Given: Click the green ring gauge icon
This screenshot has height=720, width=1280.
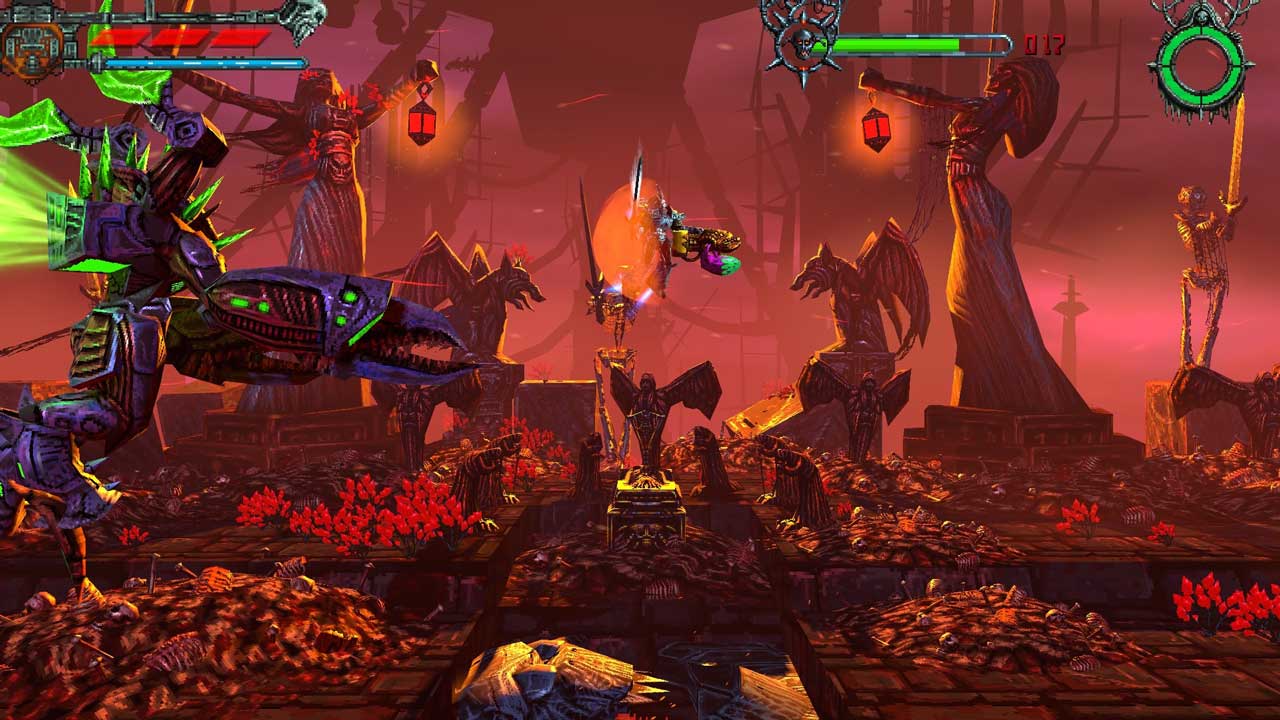Looking at the screenshot, I should 1201,64.
